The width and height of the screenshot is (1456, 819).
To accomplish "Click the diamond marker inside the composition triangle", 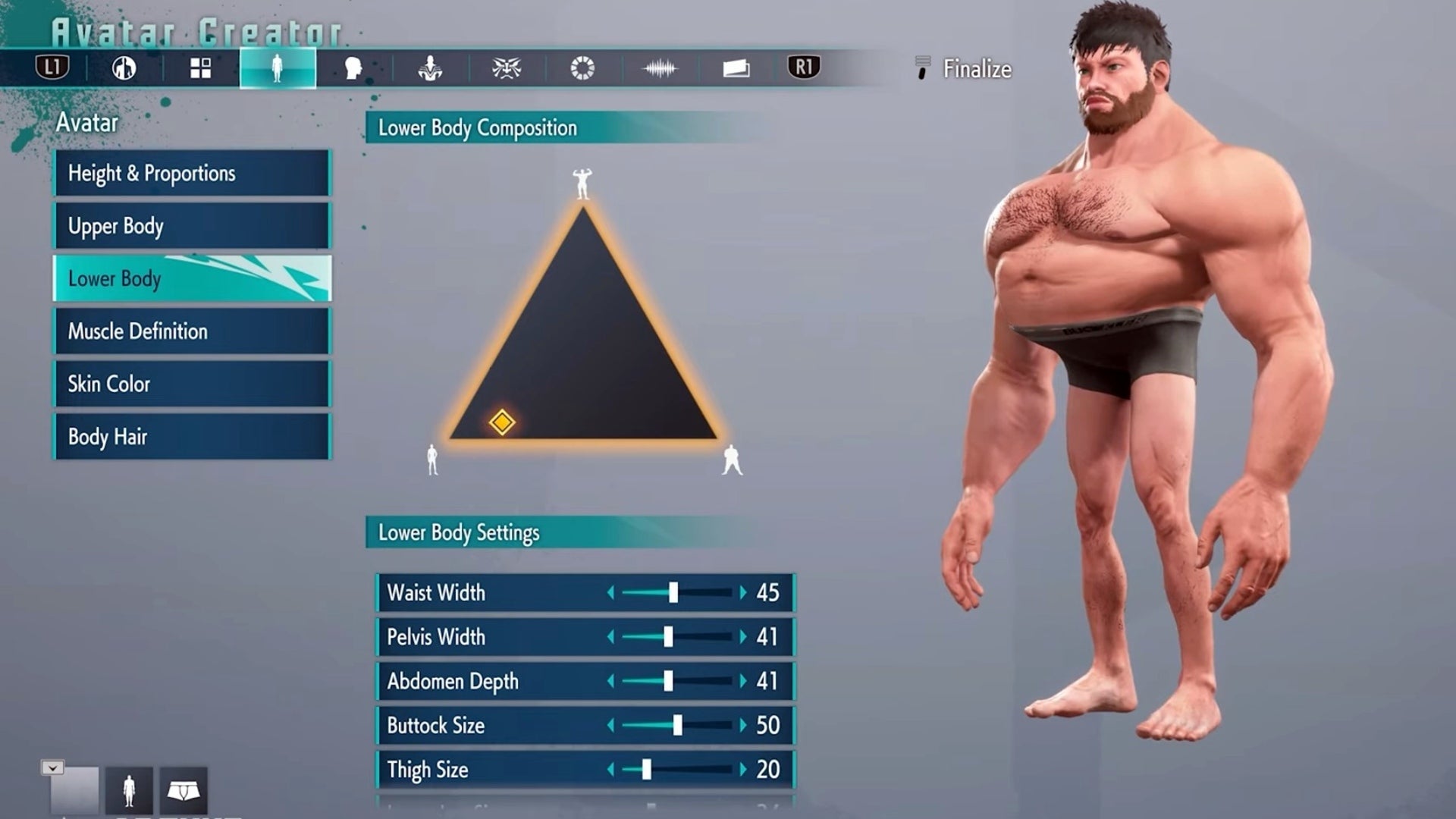I will tap(503, 422).
